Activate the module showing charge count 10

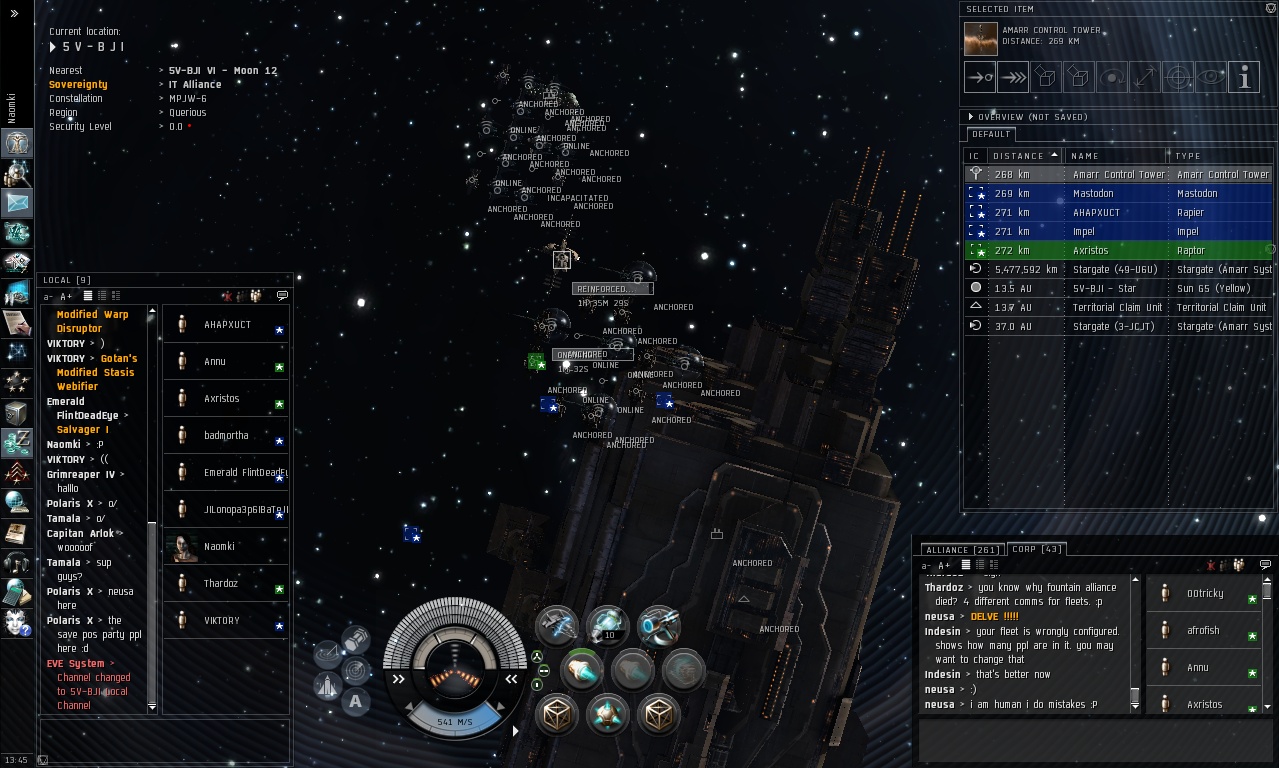click(607, 626)
